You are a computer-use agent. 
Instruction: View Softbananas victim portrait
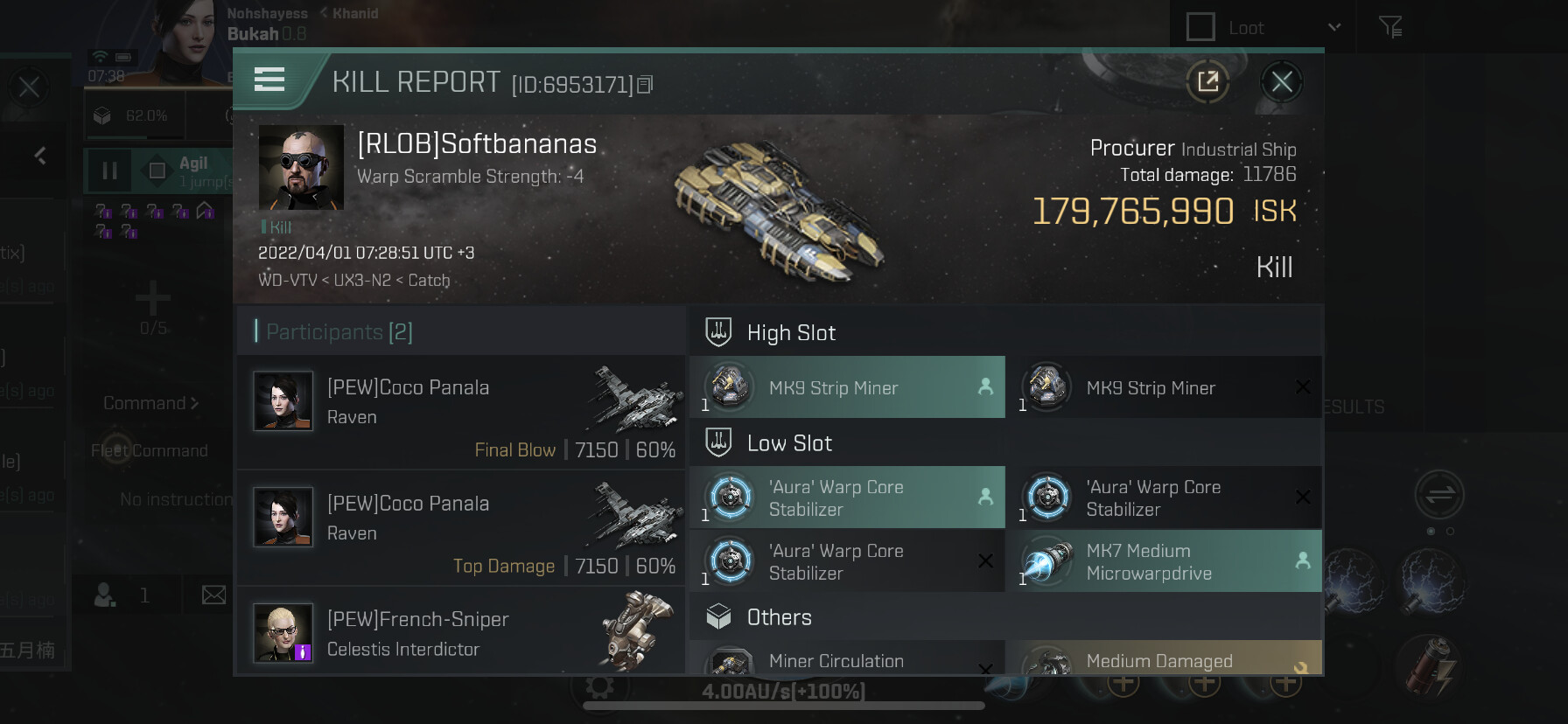(x=301, y=167)
